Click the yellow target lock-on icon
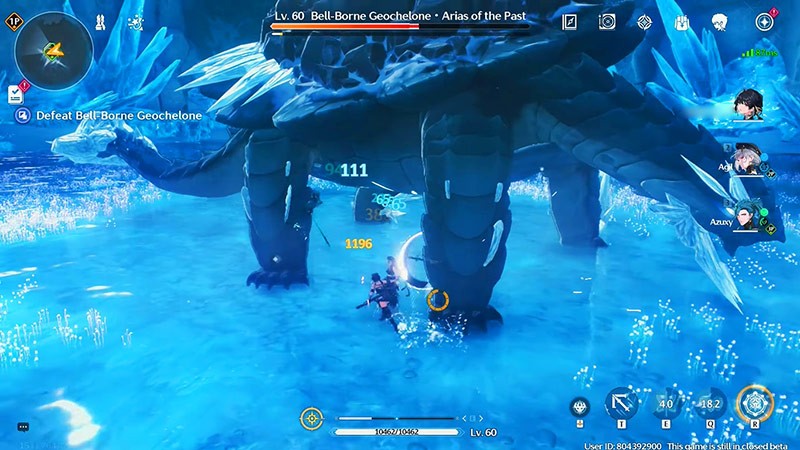The image size is (800, 450). tap(312, 417)
